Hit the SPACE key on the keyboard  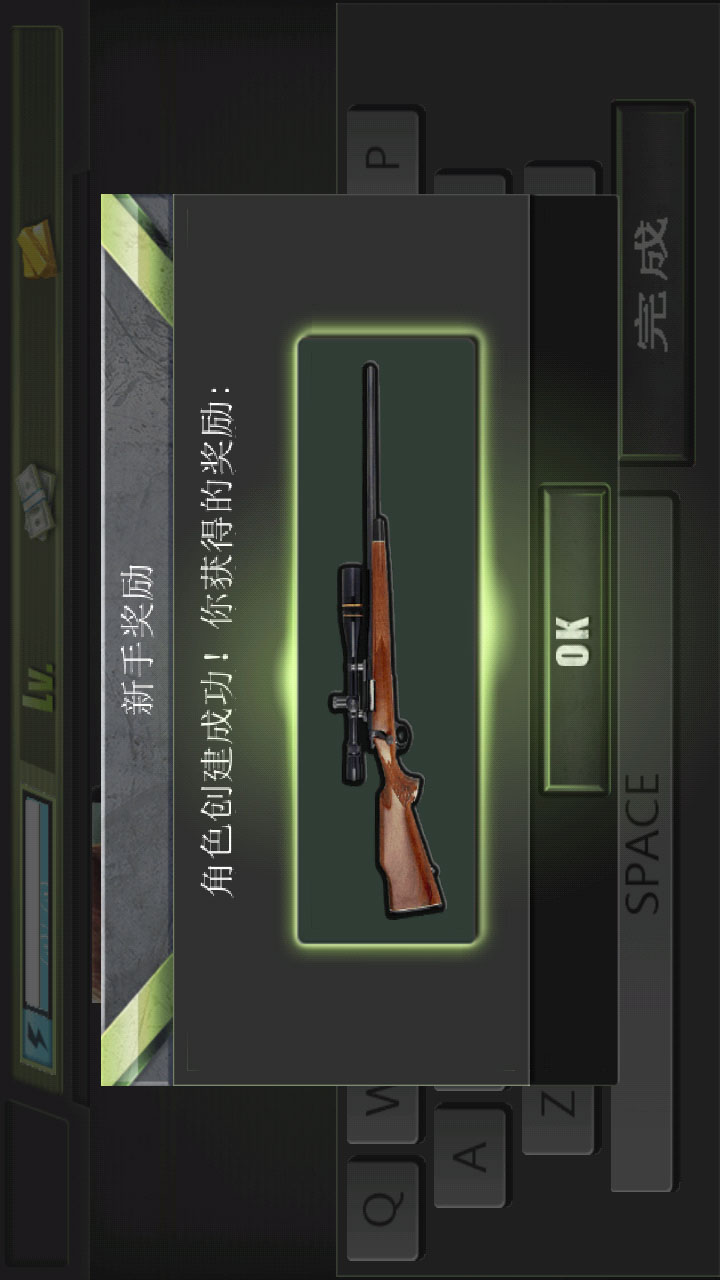pyautogui.click(x=645, y=842)
